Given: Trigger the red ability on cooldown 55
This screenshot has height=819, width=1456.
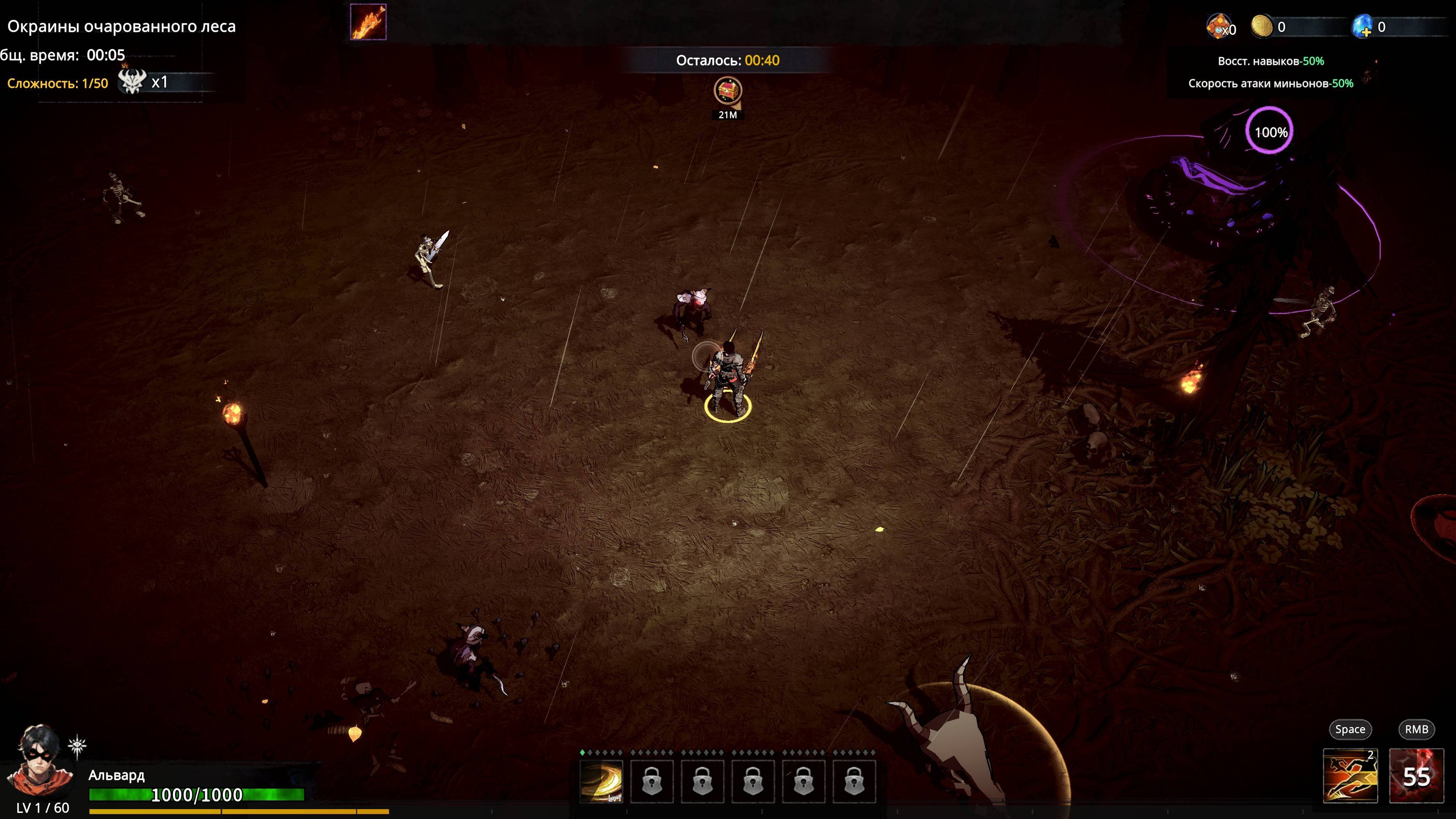Looking at the screenshot, I should [1415, 775].
